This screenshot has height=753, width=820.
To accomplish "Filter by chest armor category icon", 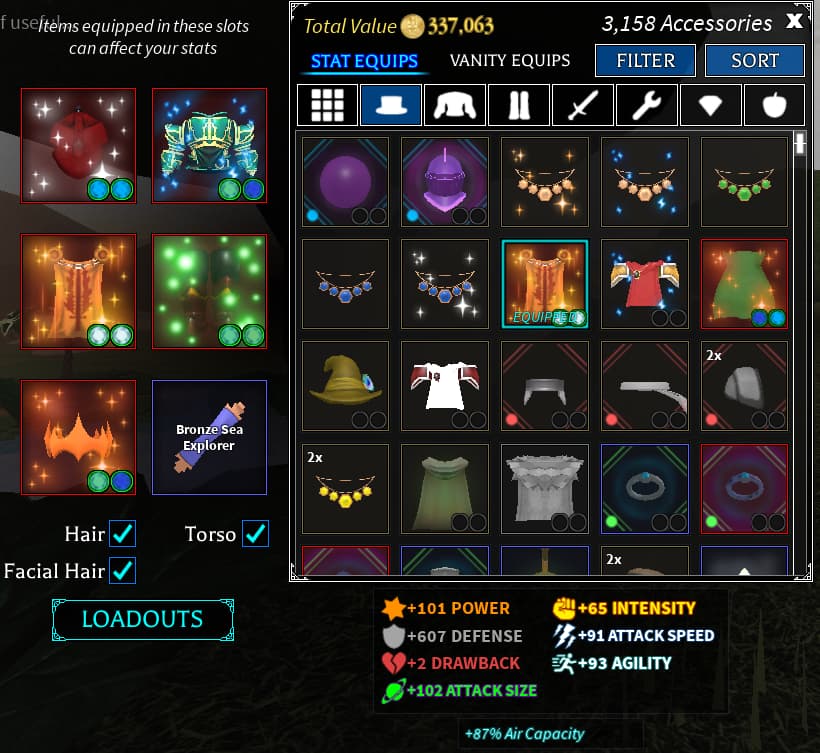I will [x=455, y=104].
